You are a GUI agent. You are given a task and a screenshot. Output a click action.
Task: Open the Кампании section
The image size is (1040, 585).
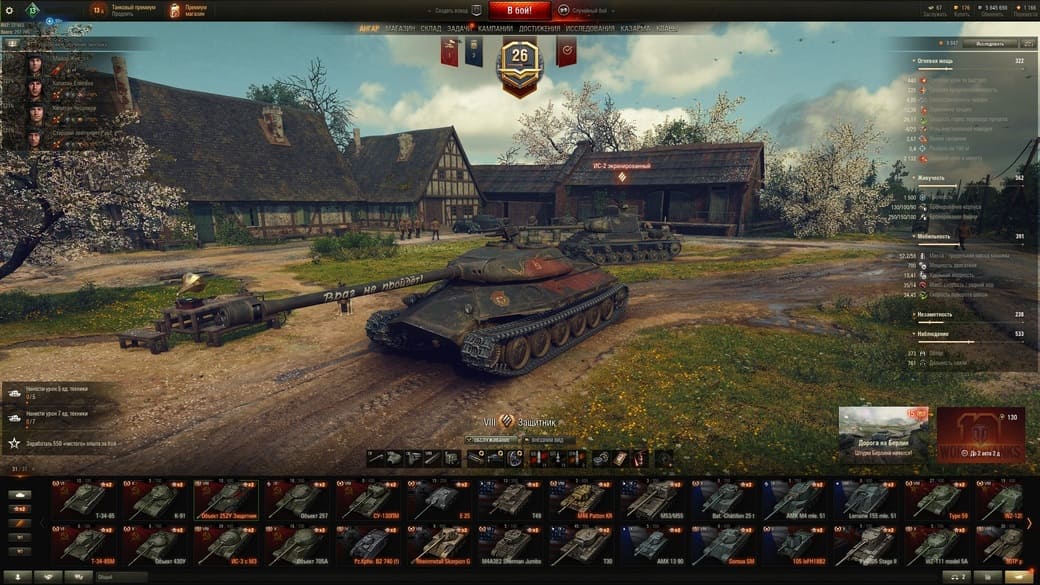tap(495, 29)
